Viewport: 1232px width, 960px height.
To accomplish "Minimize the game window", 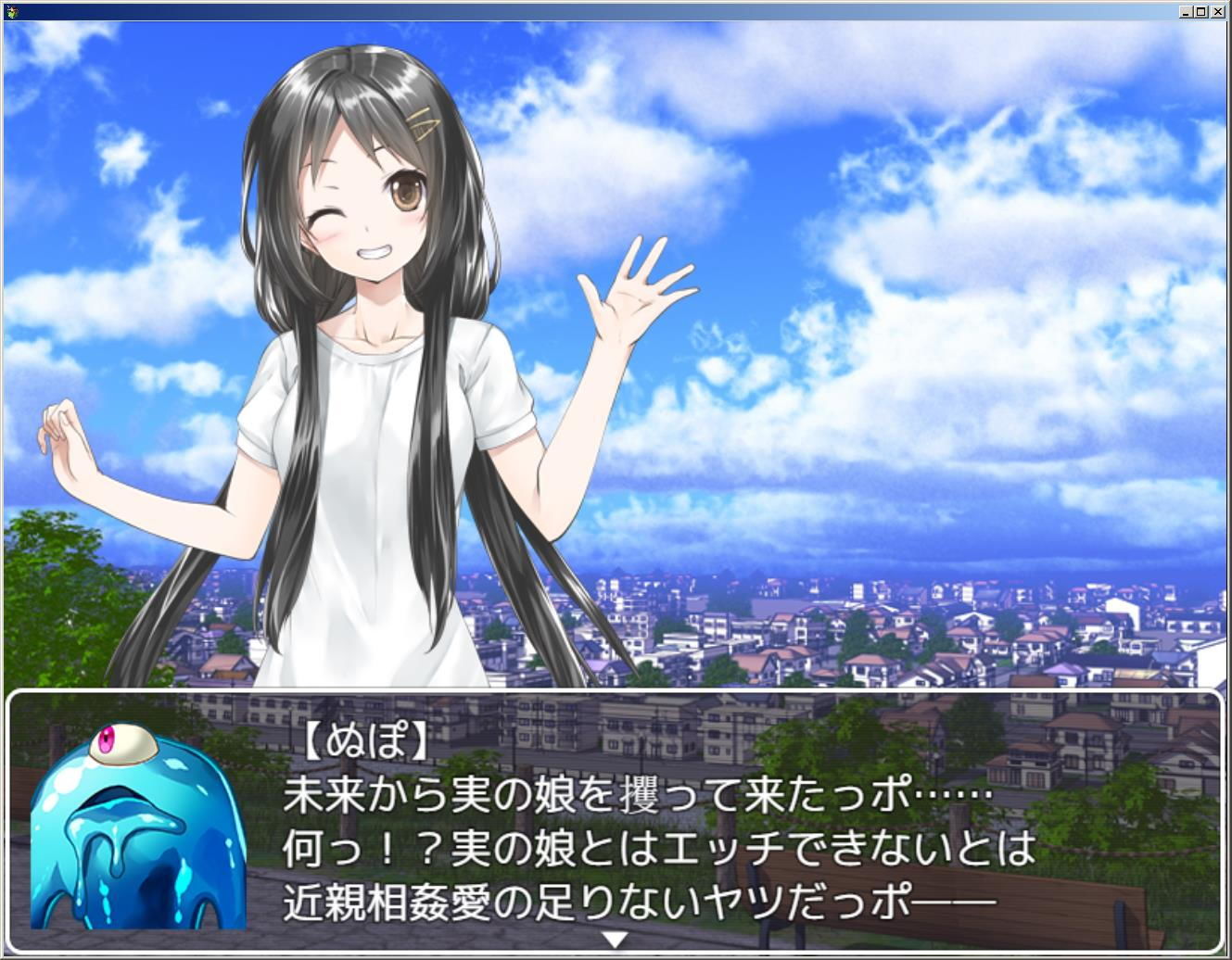I will click(1186, 12).
